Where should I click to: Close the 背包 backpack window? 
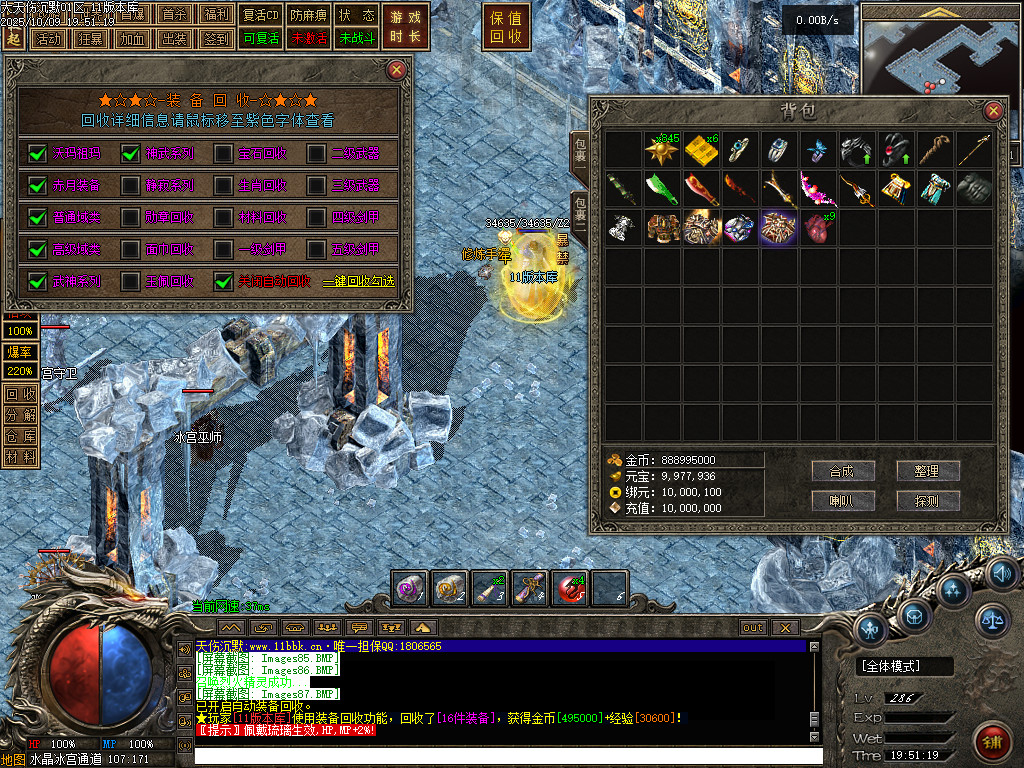point(993,111)
